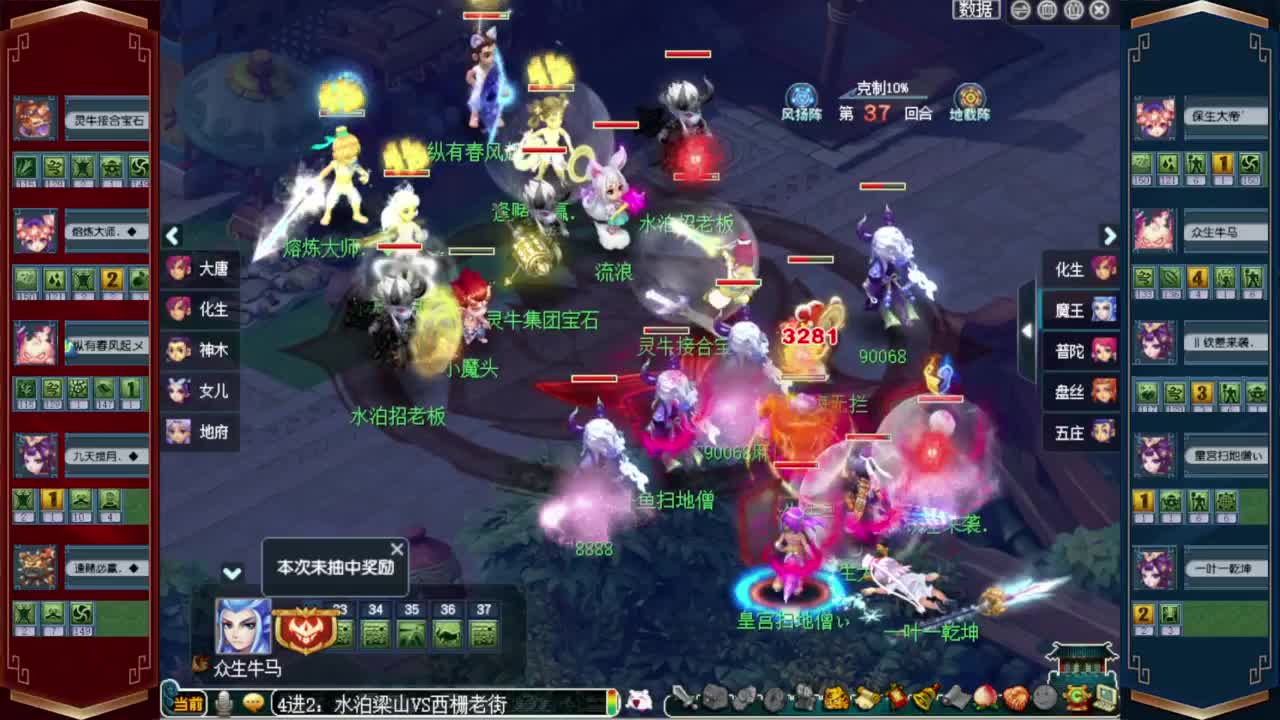Click the 数据 button at the top

pos(976,10)
